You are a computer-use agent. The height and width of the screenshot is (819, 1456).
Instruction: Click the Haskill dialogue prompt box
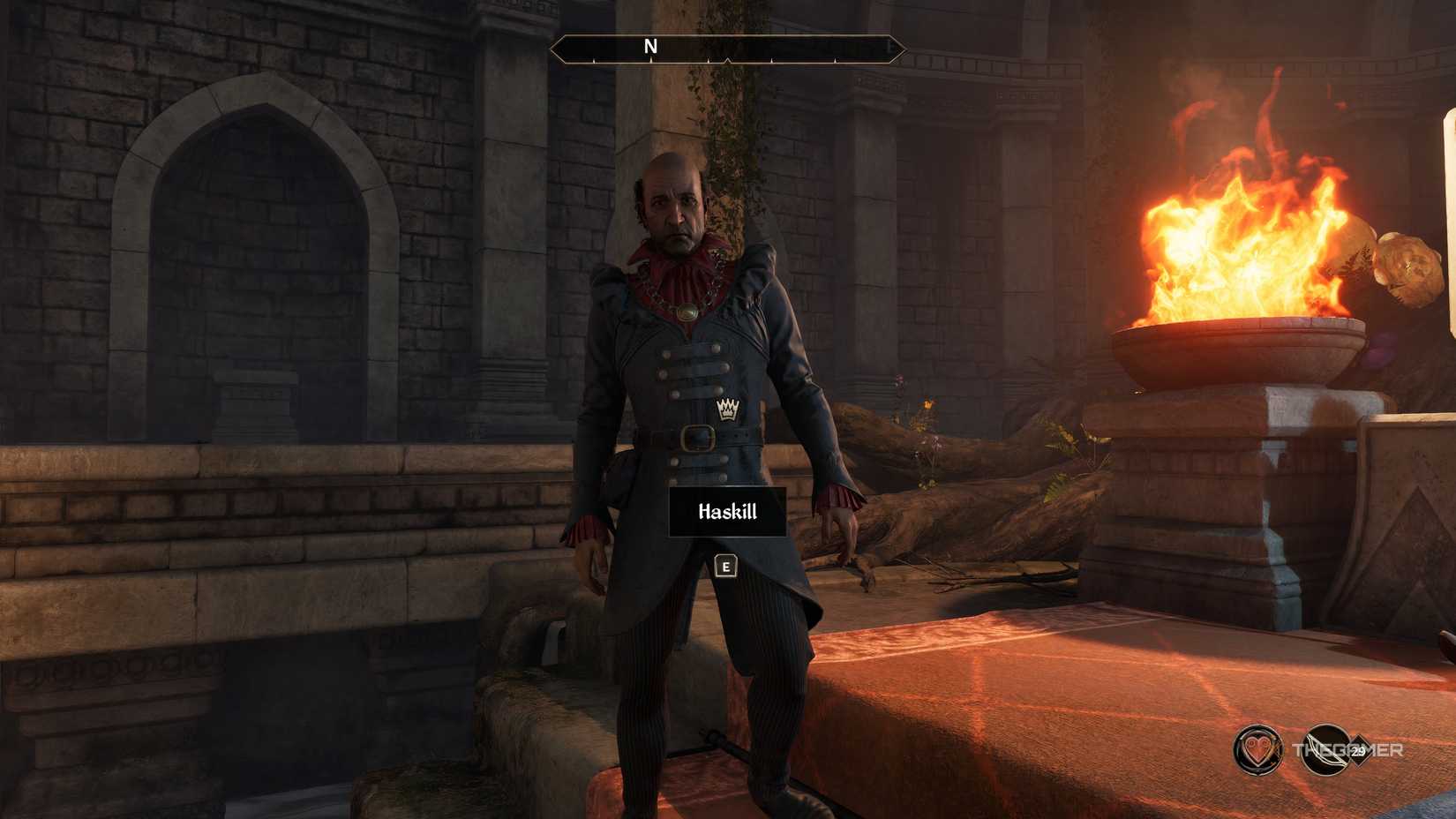pos(729,512)
